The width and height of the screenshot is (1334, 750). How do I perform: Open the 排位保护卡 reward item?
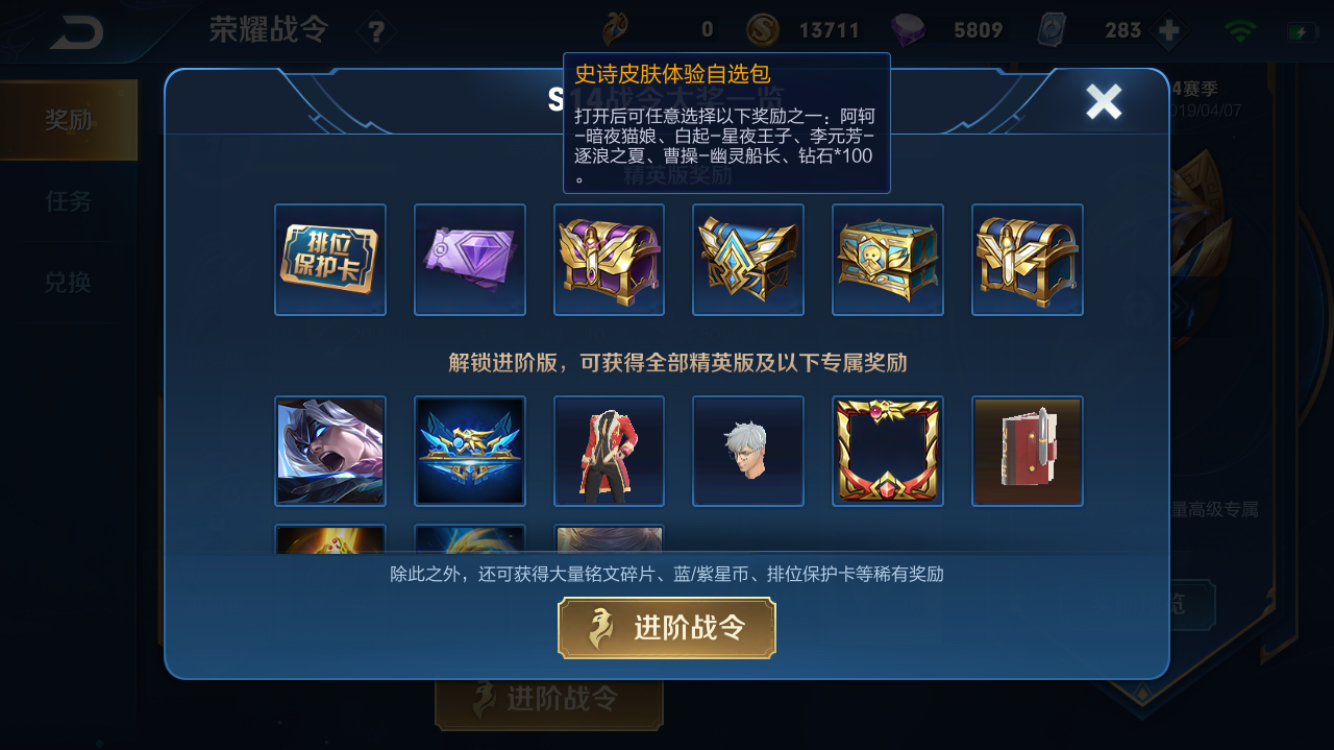[x=330, y=259]
